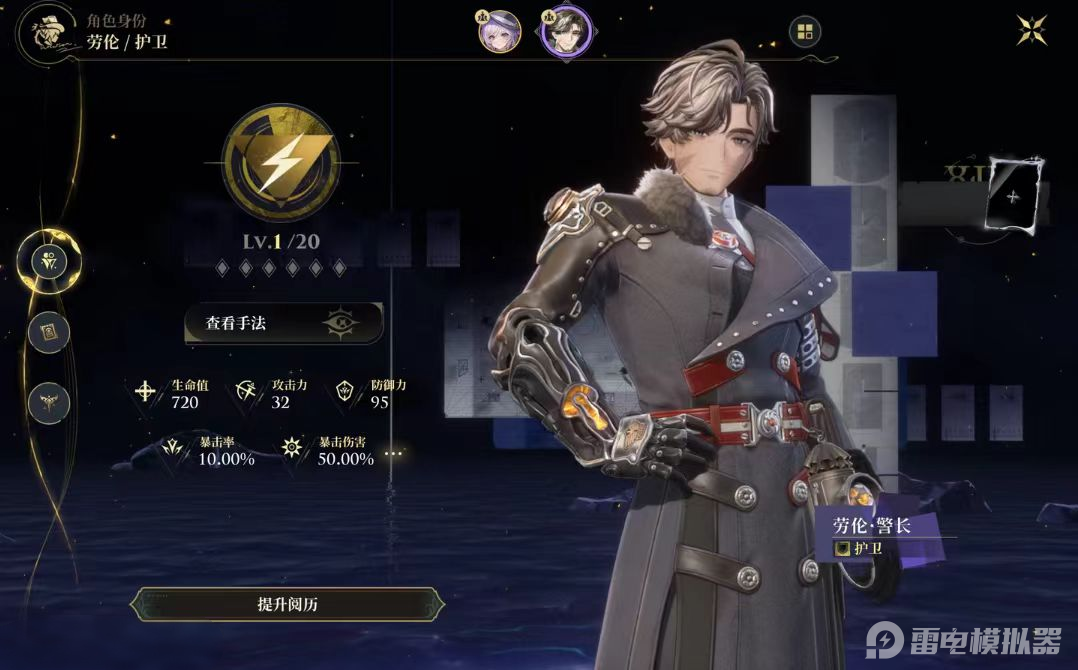Open the winged emblem sidebar tab
Image resolution: width=1078 pixels, height=670 pixels.
(x=48, y=403)
